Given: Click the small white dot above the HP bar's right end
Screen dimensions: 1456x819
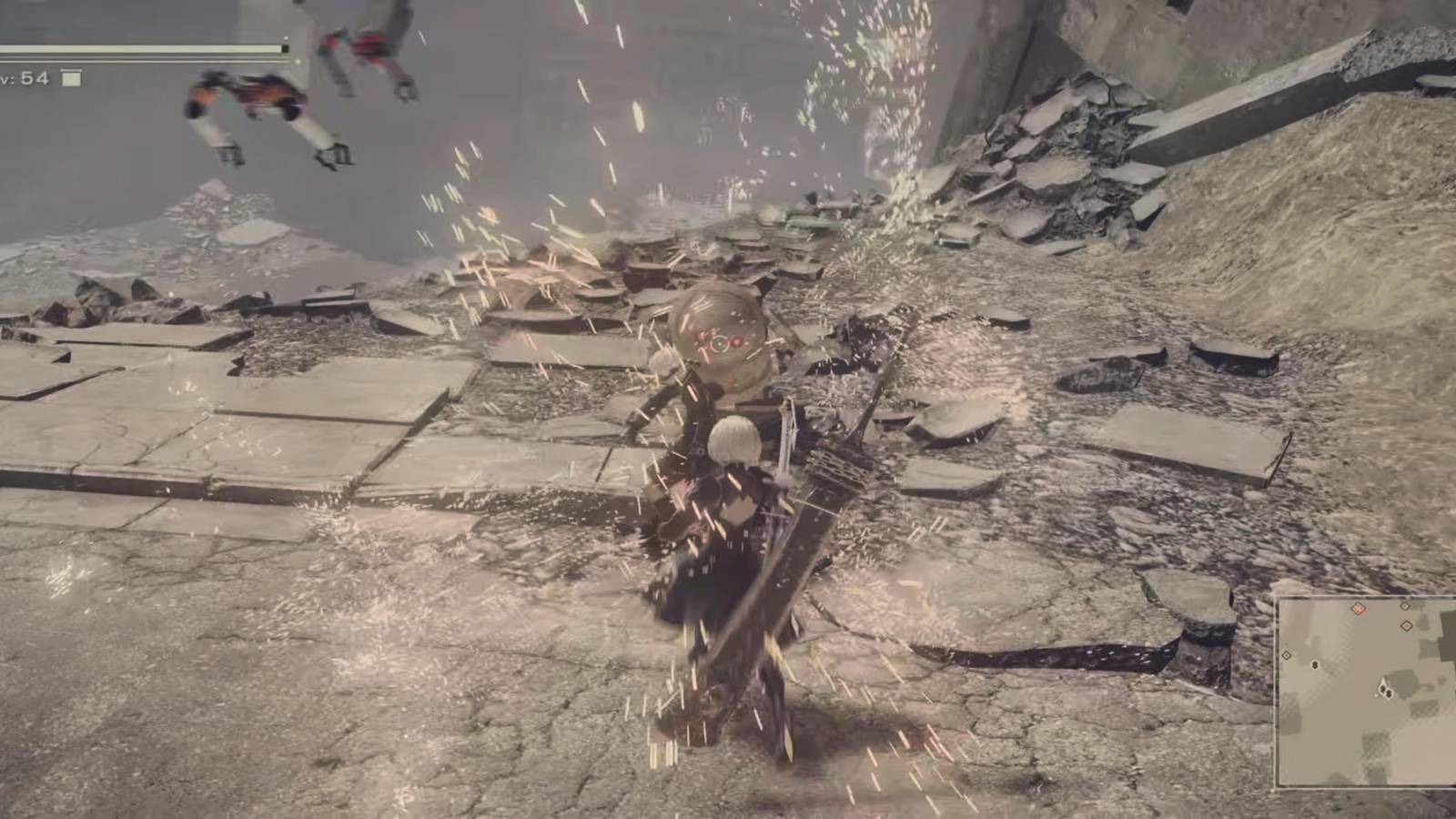Looking at the screenshot, I should point(286,37).
